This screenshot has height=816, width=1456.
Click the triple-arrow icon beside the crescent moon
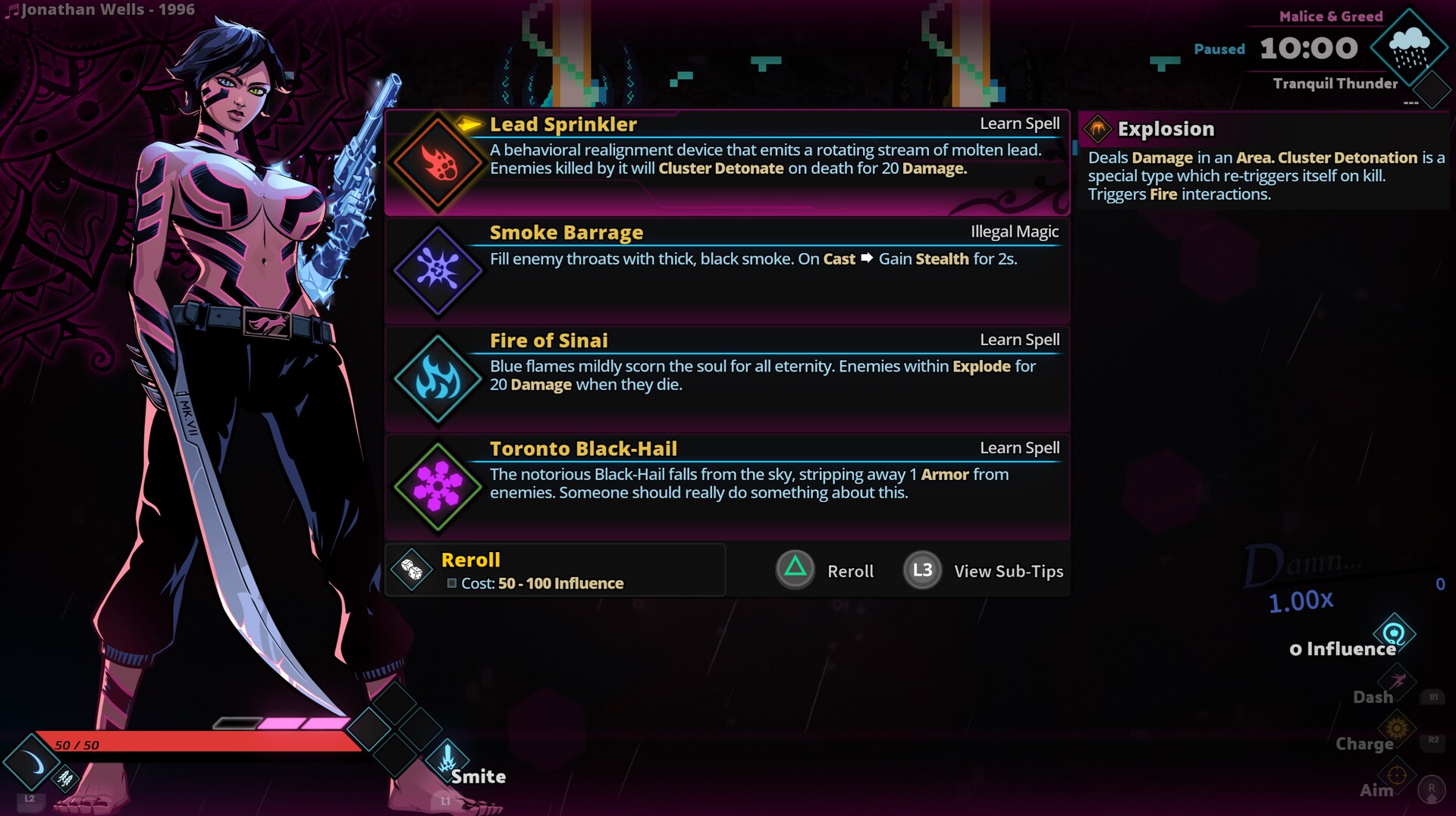point(65,777)
